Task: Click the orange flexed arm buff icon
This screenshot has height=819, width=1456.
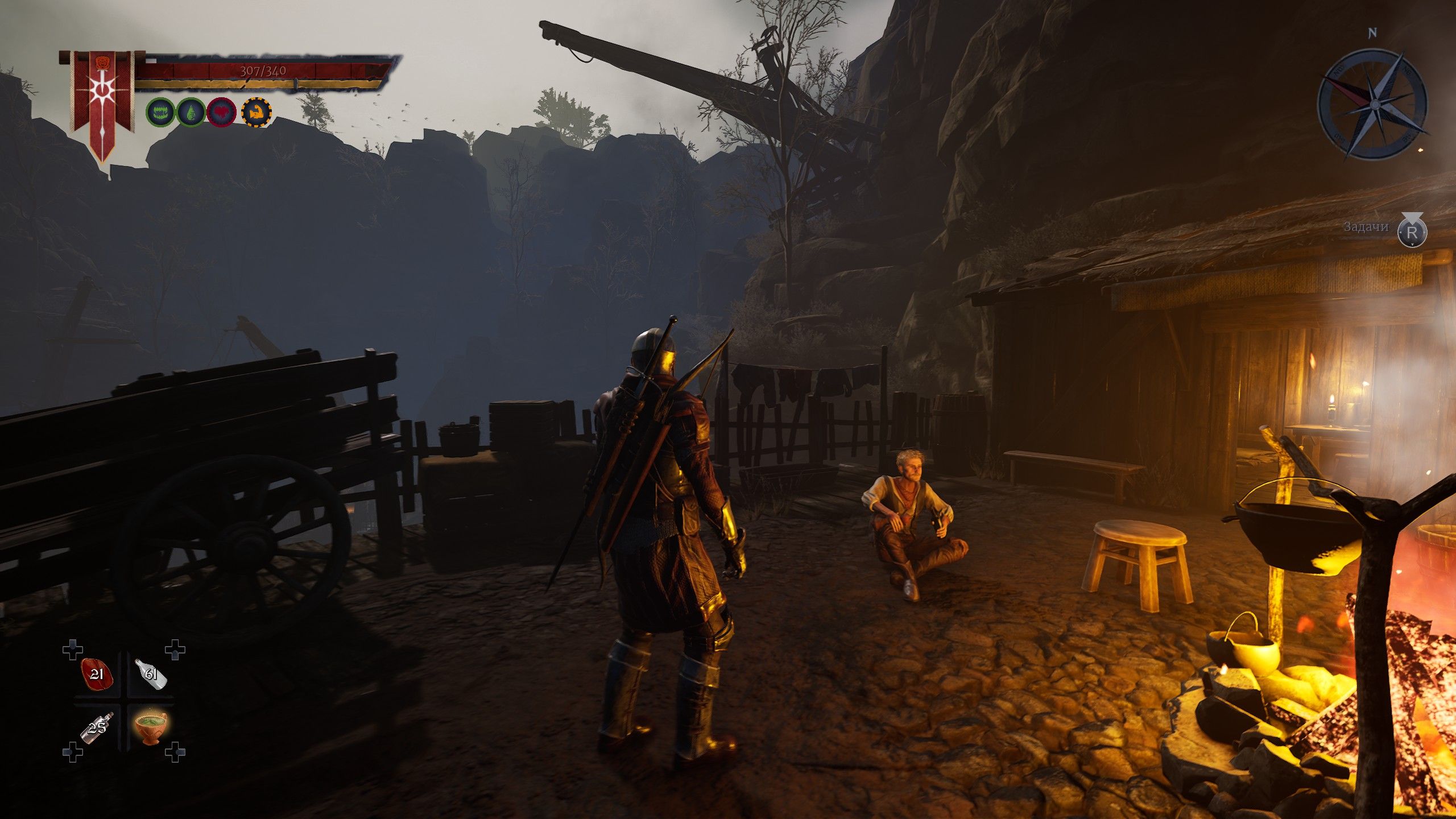Action: point(257,112)
